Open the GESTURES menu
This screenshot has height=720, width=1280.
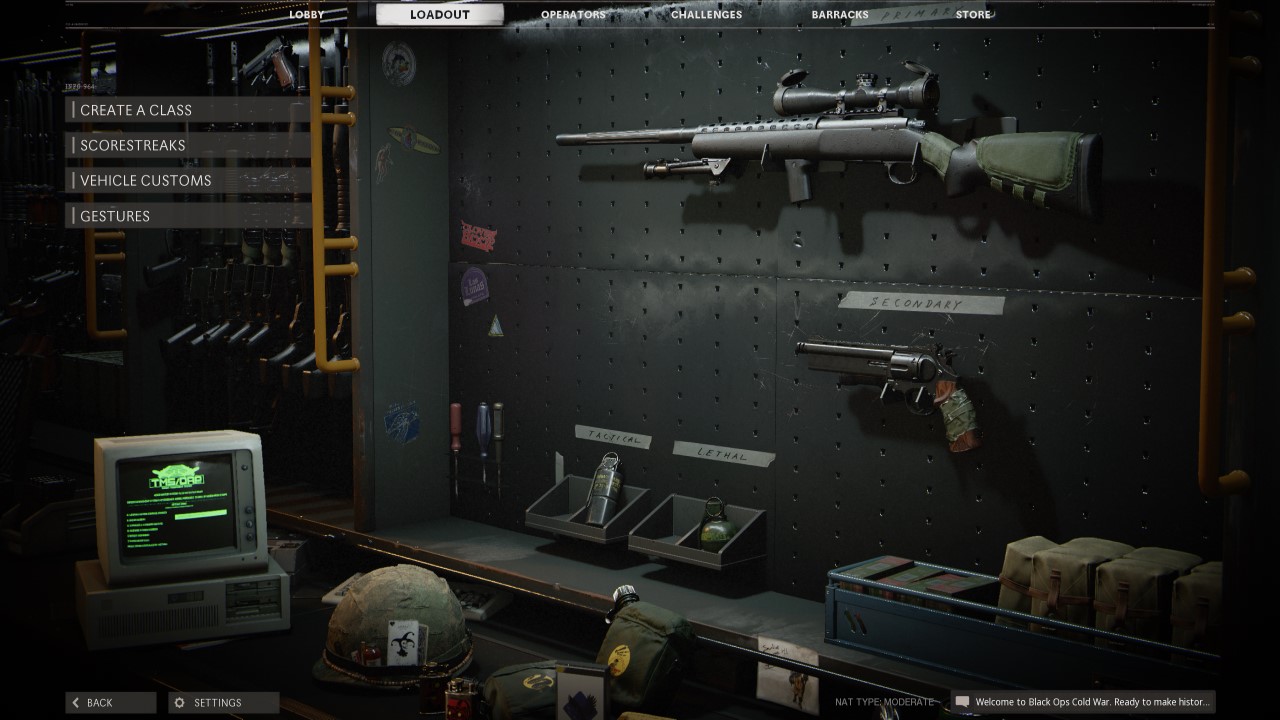(x=115, y=215)
